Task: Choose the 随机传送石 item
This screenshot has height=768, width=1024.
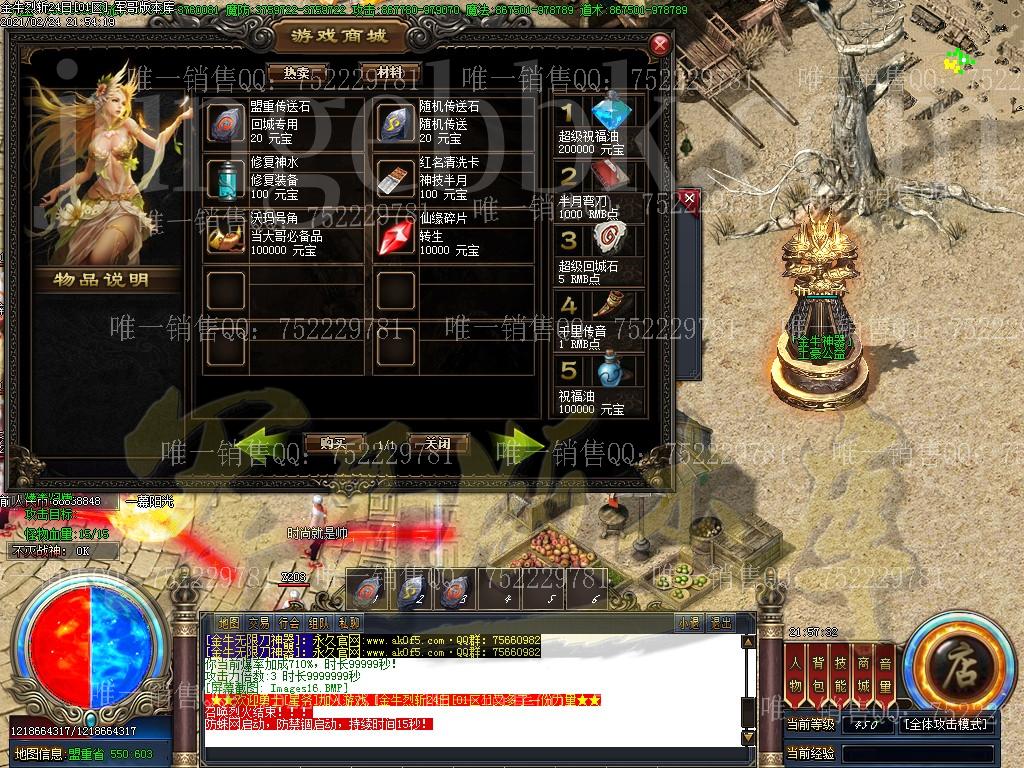Action: (x=395, y=124)
